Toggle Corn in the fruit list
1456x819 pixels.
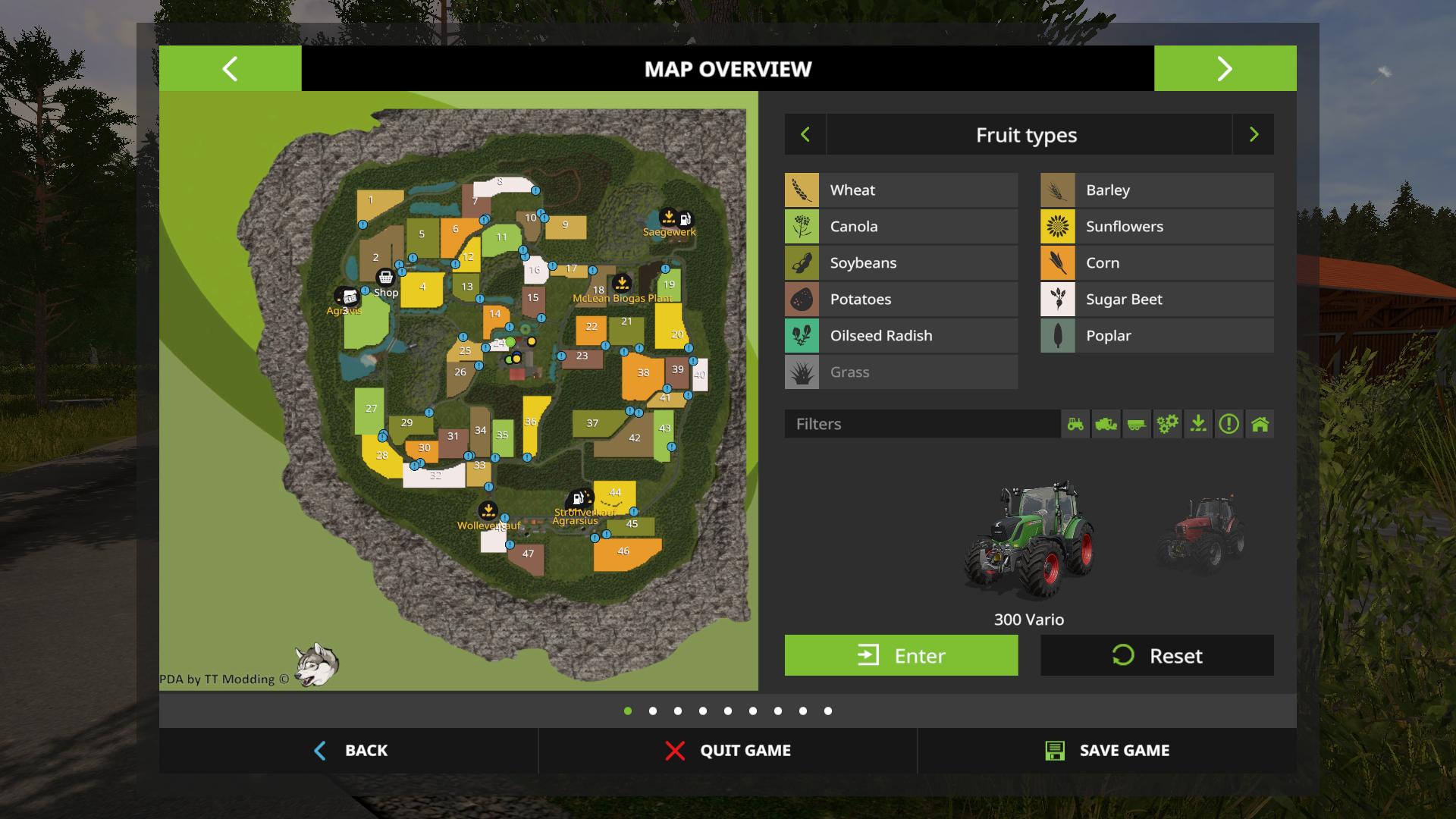pos(1156,263)
